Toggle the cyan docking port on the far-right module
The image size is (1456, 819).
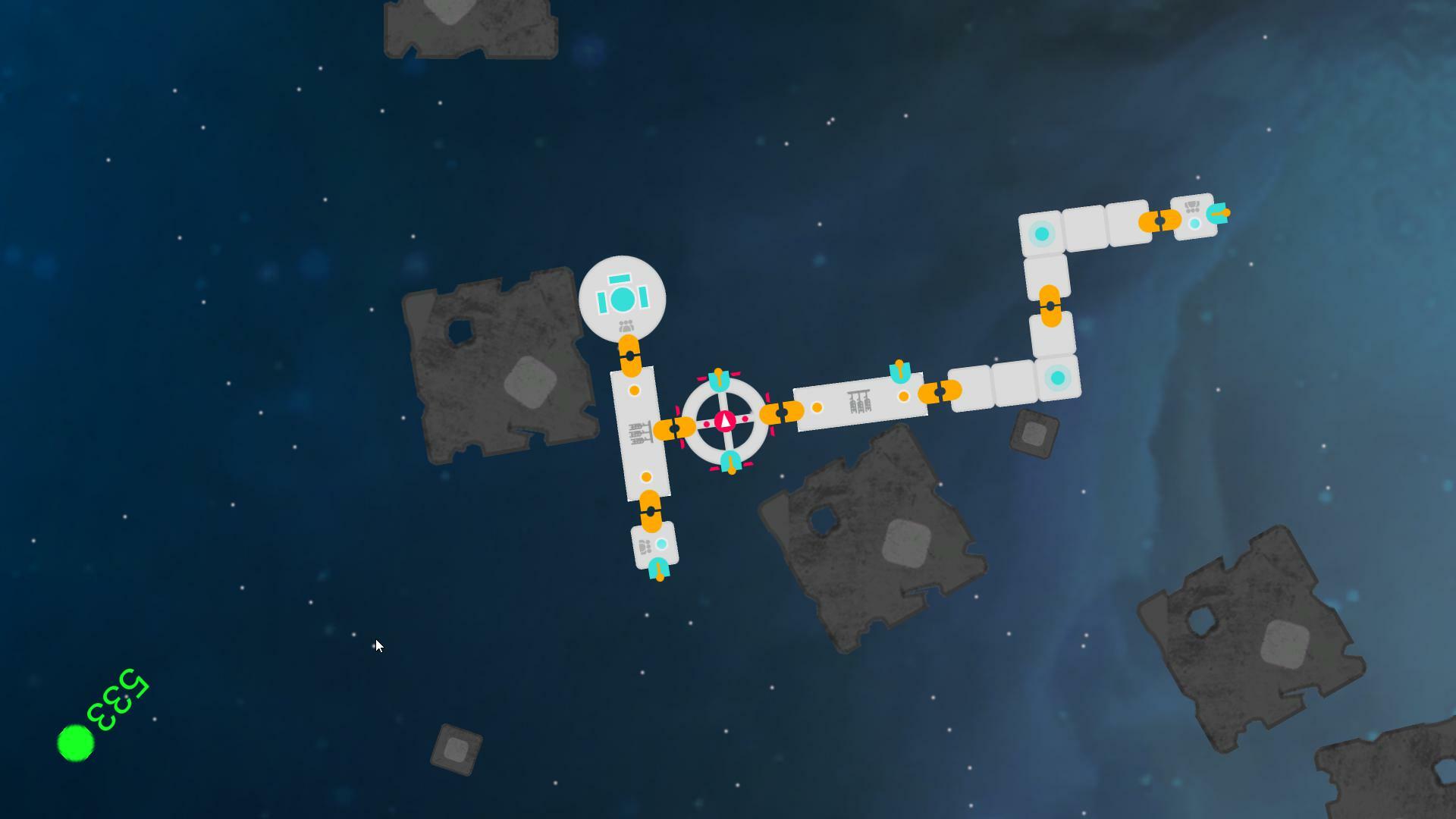pyautogui.click(x=1219, y=215)
